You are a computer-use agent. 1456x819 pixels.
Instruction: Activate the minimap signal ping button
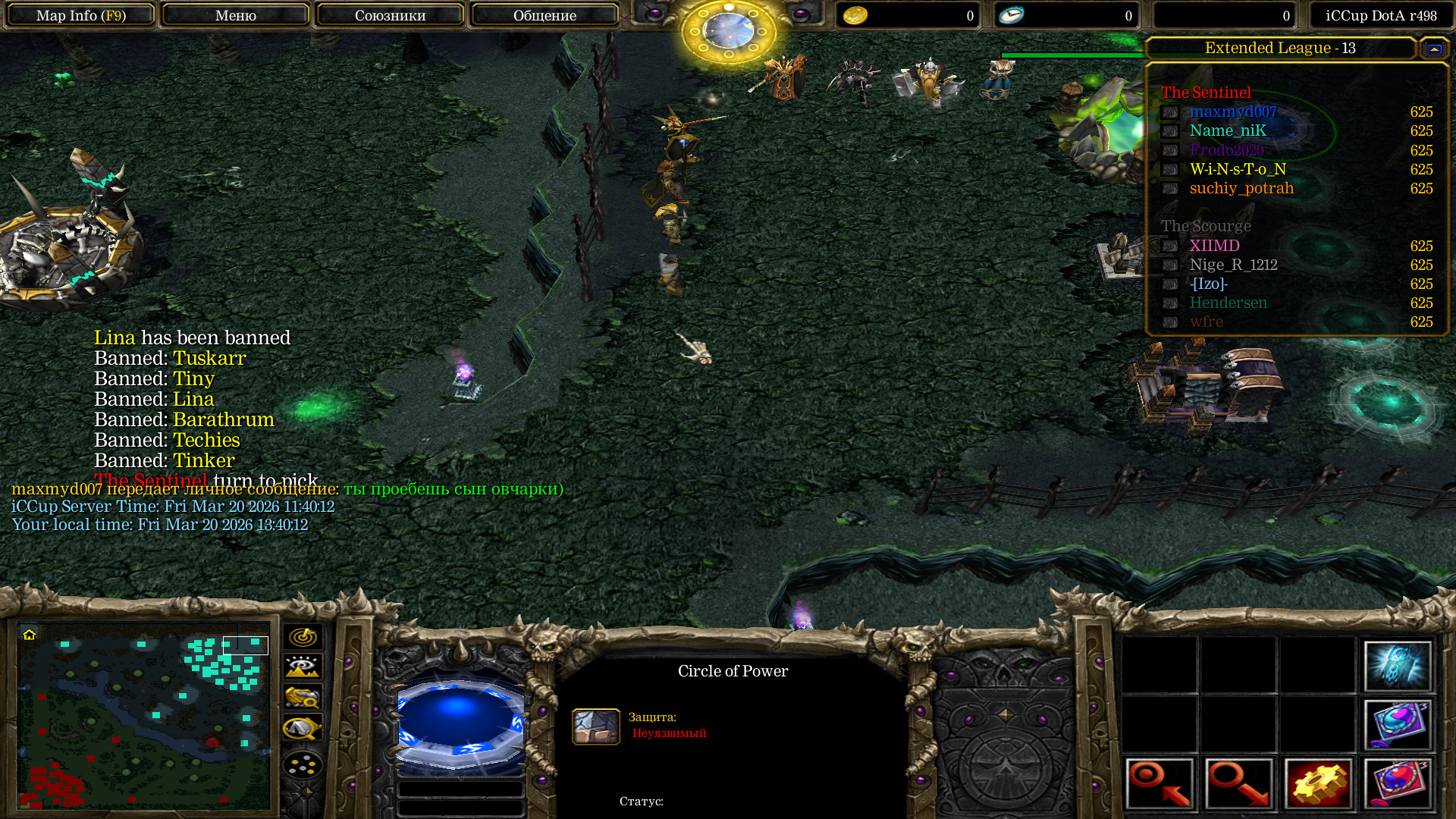(303, 637)
